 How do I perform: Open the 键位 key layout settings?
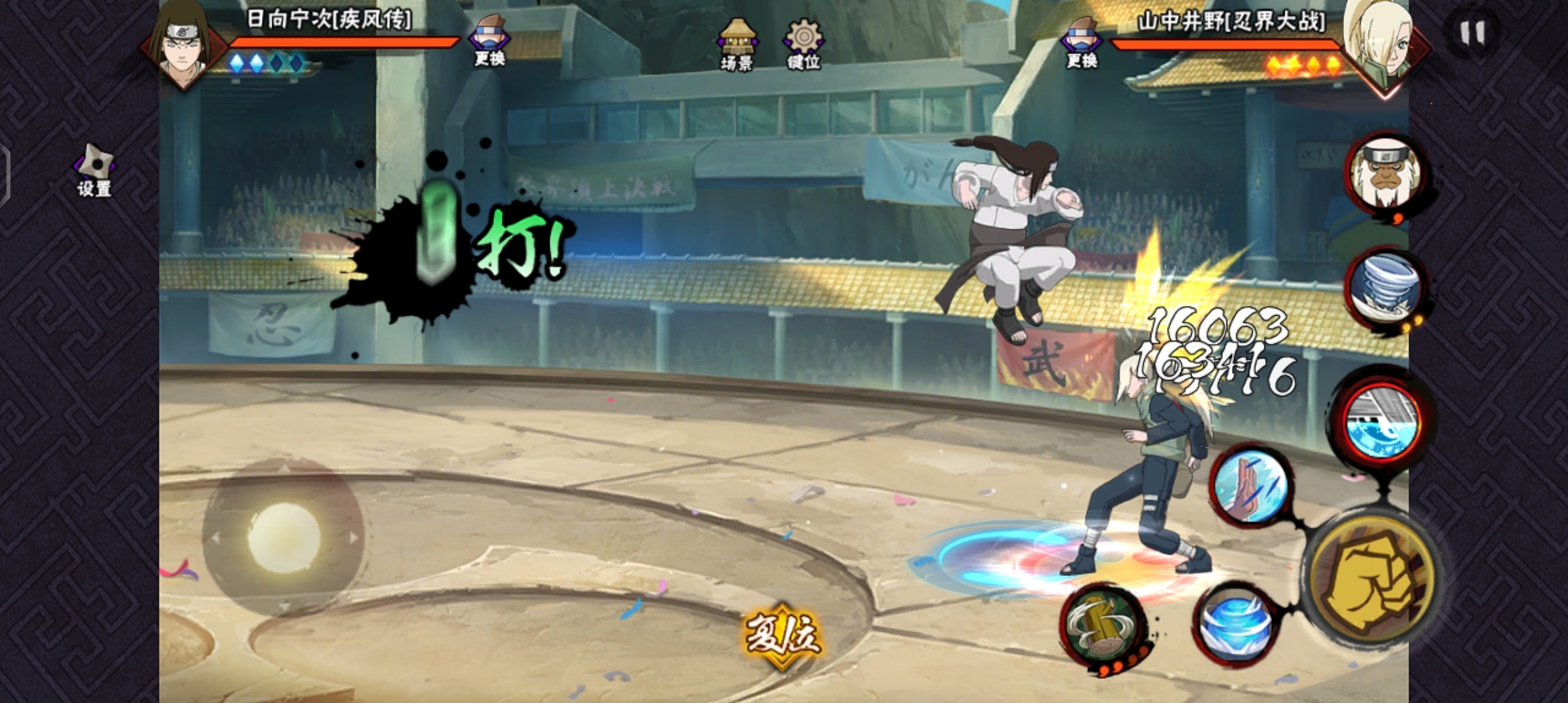pos(804,44)
